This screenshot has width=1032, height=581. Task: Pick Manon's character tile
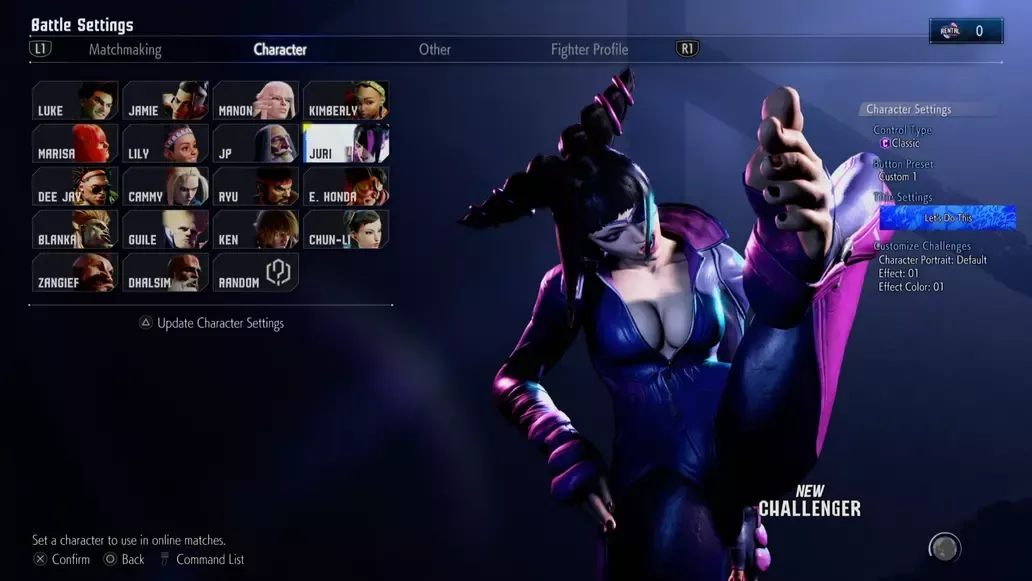tap(256, 101)
